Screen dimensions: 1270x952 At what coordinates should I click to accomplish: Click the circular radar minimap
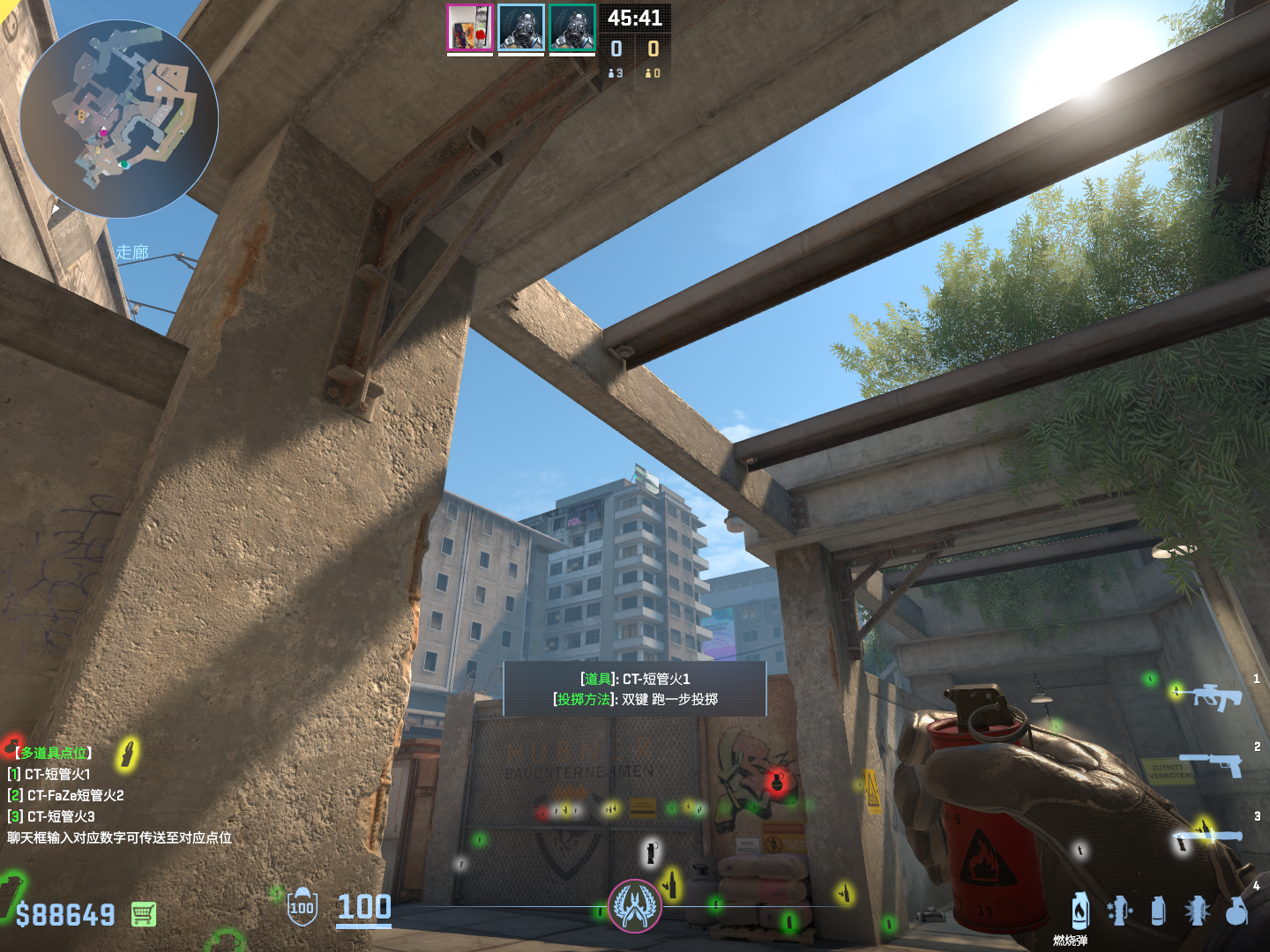click(119, 119)
